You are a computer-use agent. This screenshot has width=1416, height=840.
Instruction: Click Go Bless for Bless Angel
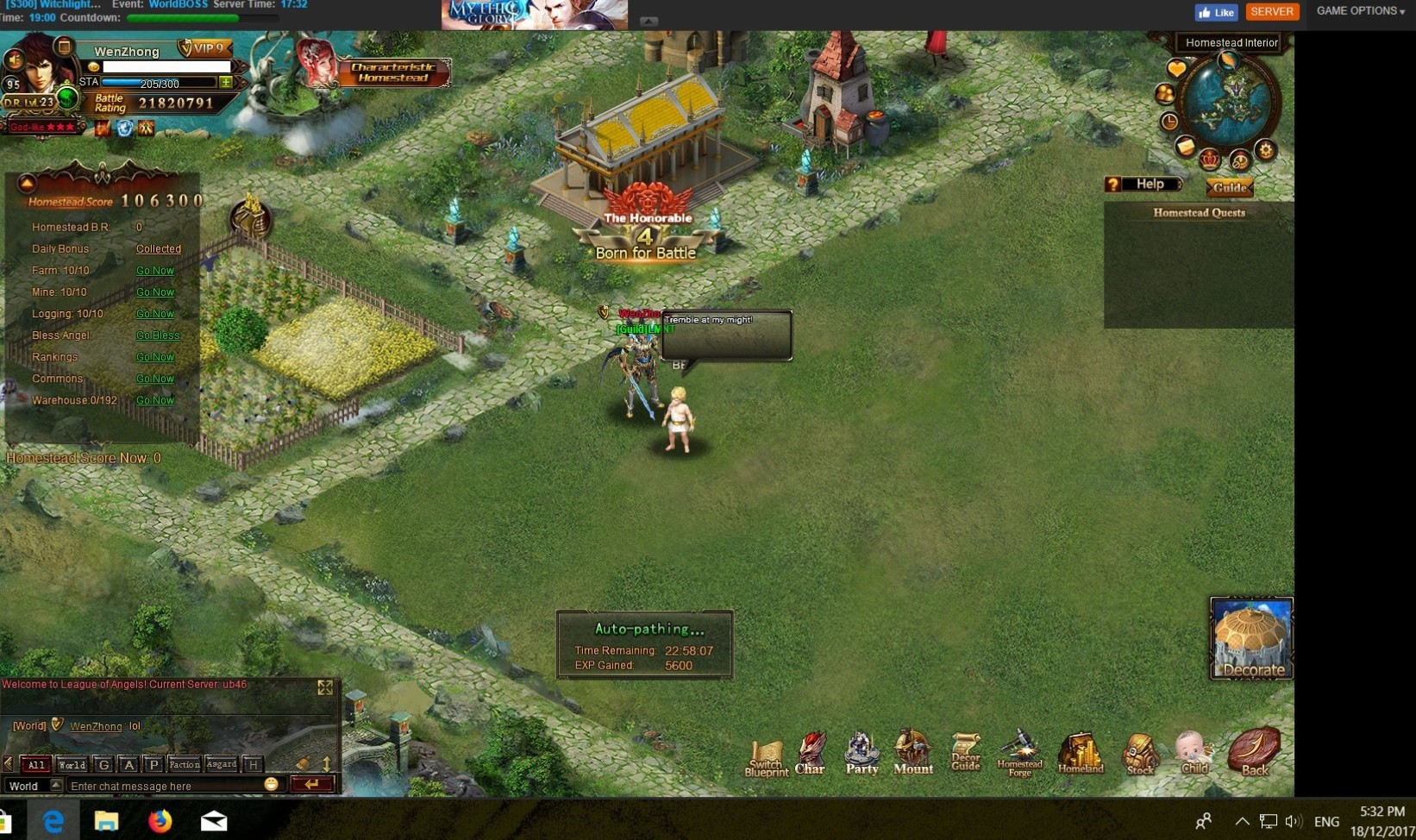coord(158,335)
